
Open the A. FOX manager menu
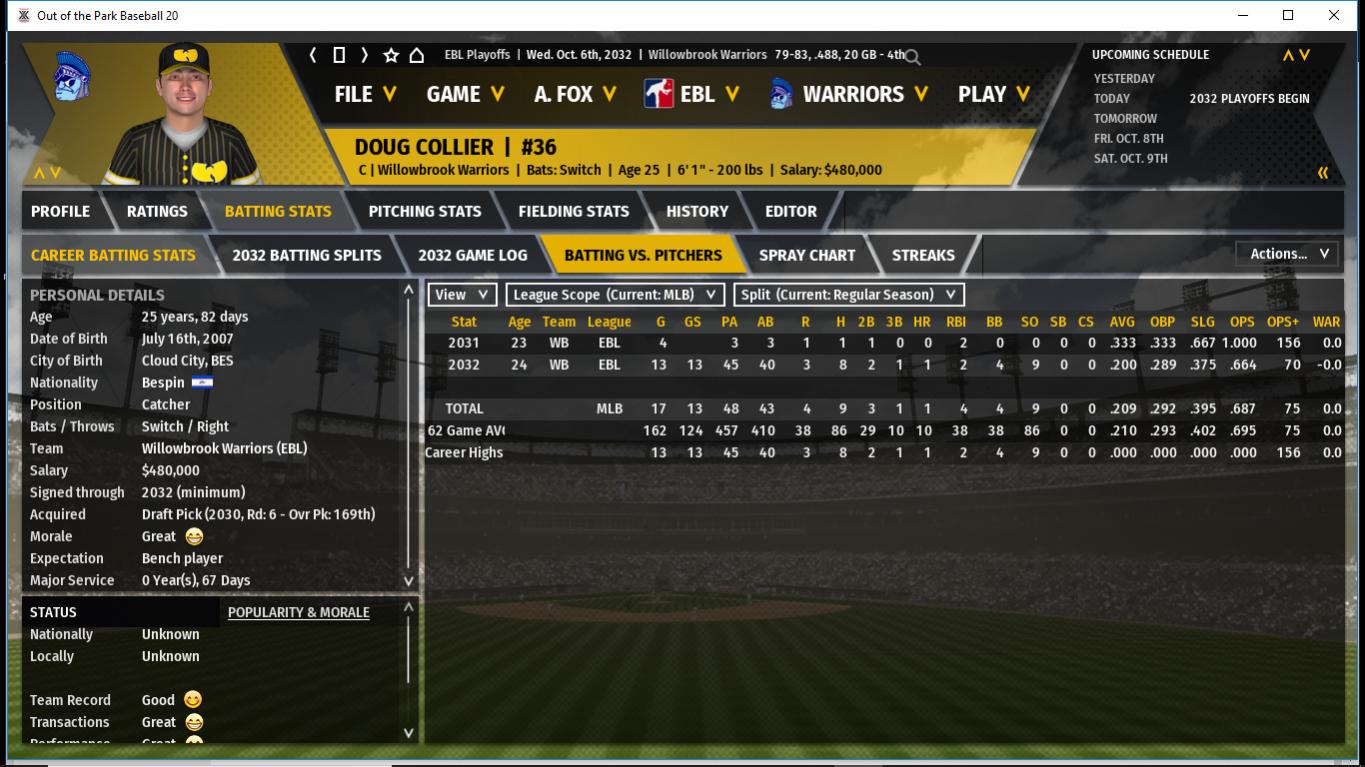[575, 94]
